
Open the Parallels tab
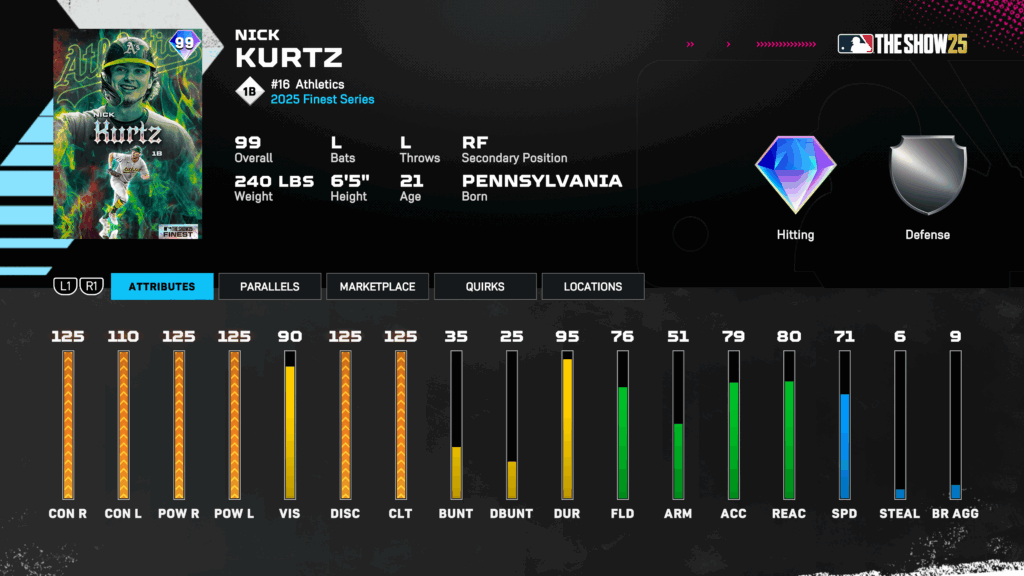click(x=270, y=286)
